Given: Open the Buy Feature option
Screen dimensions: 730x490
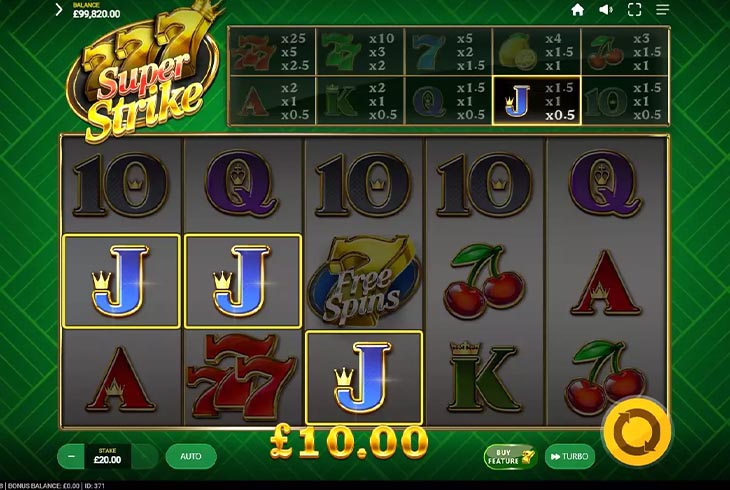Looking at the screenshot, I should pyautogui.click(x=511, y=457).
